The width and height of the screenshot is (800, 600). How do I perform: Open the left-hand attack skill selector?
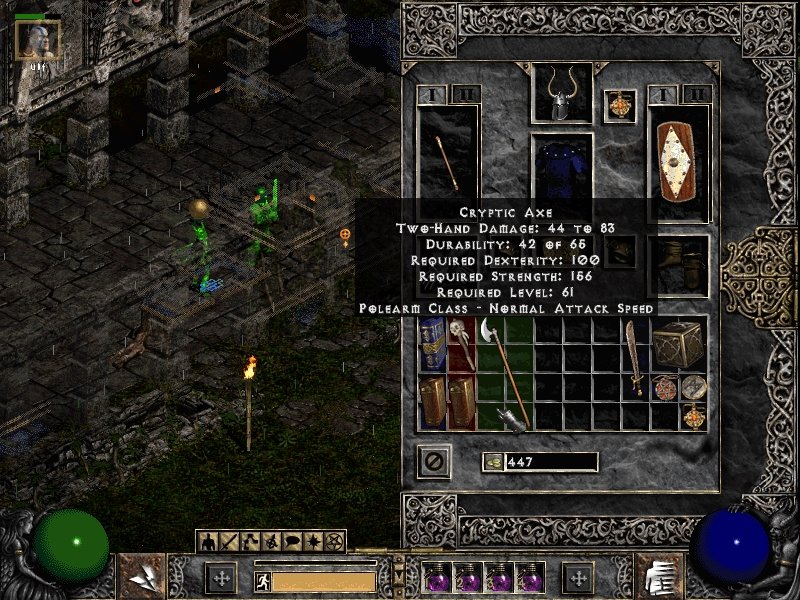pos(141,576)
